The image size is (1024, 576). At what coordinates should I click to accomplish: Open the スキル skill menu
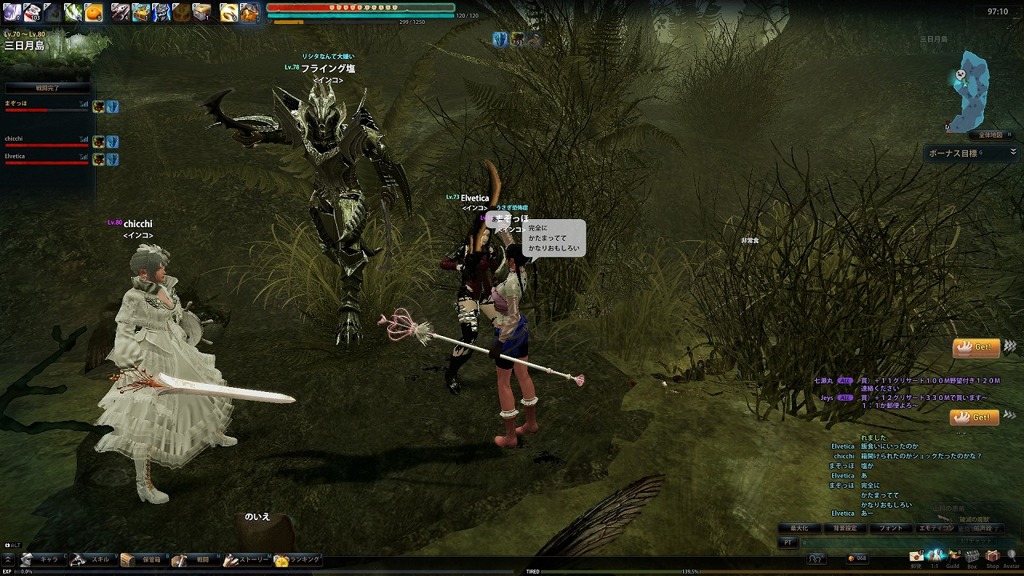[x=92, y=560]
